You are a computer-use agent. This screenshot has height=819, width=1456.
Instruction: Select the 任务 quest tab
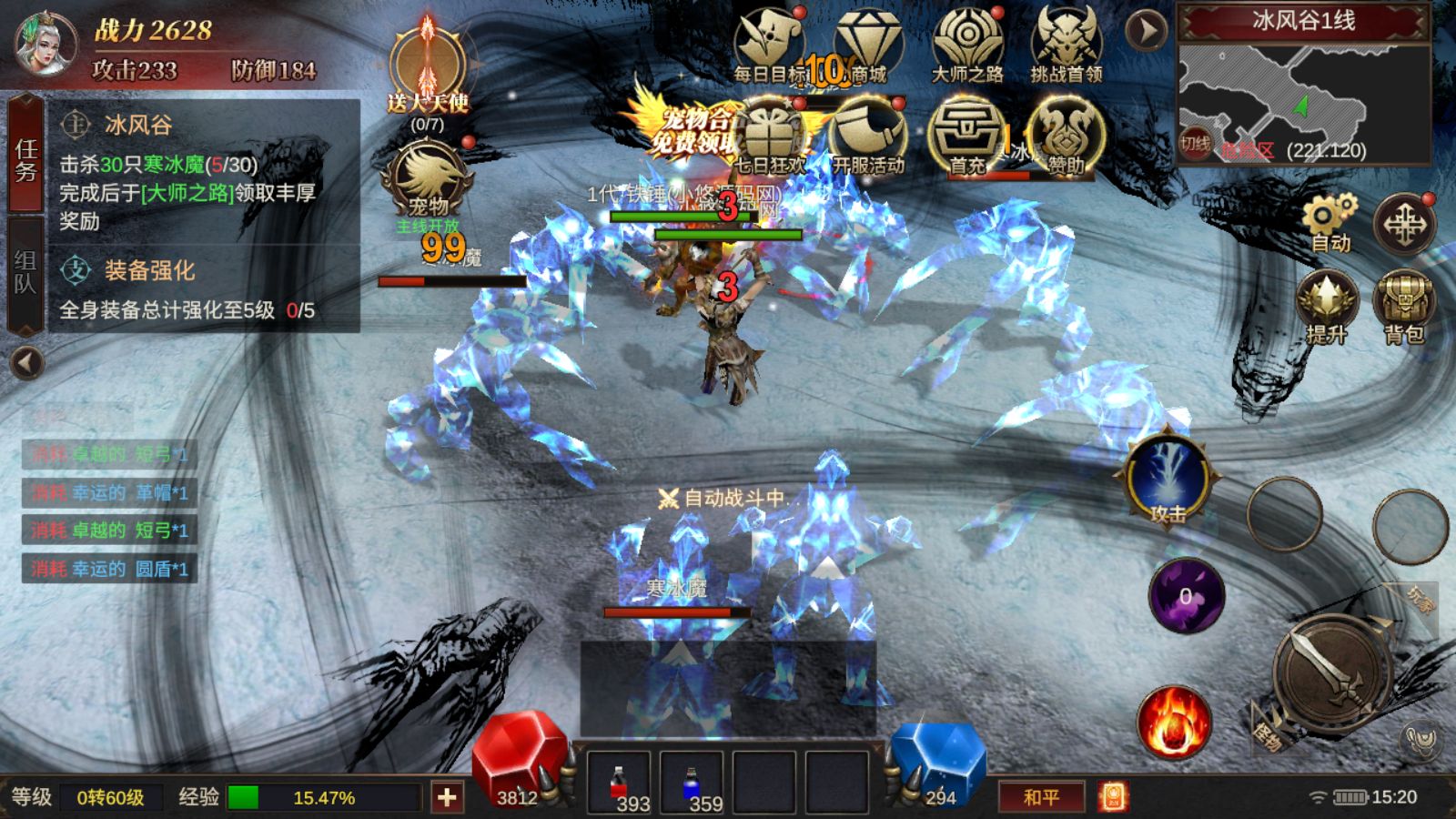[x=25, y=159]
